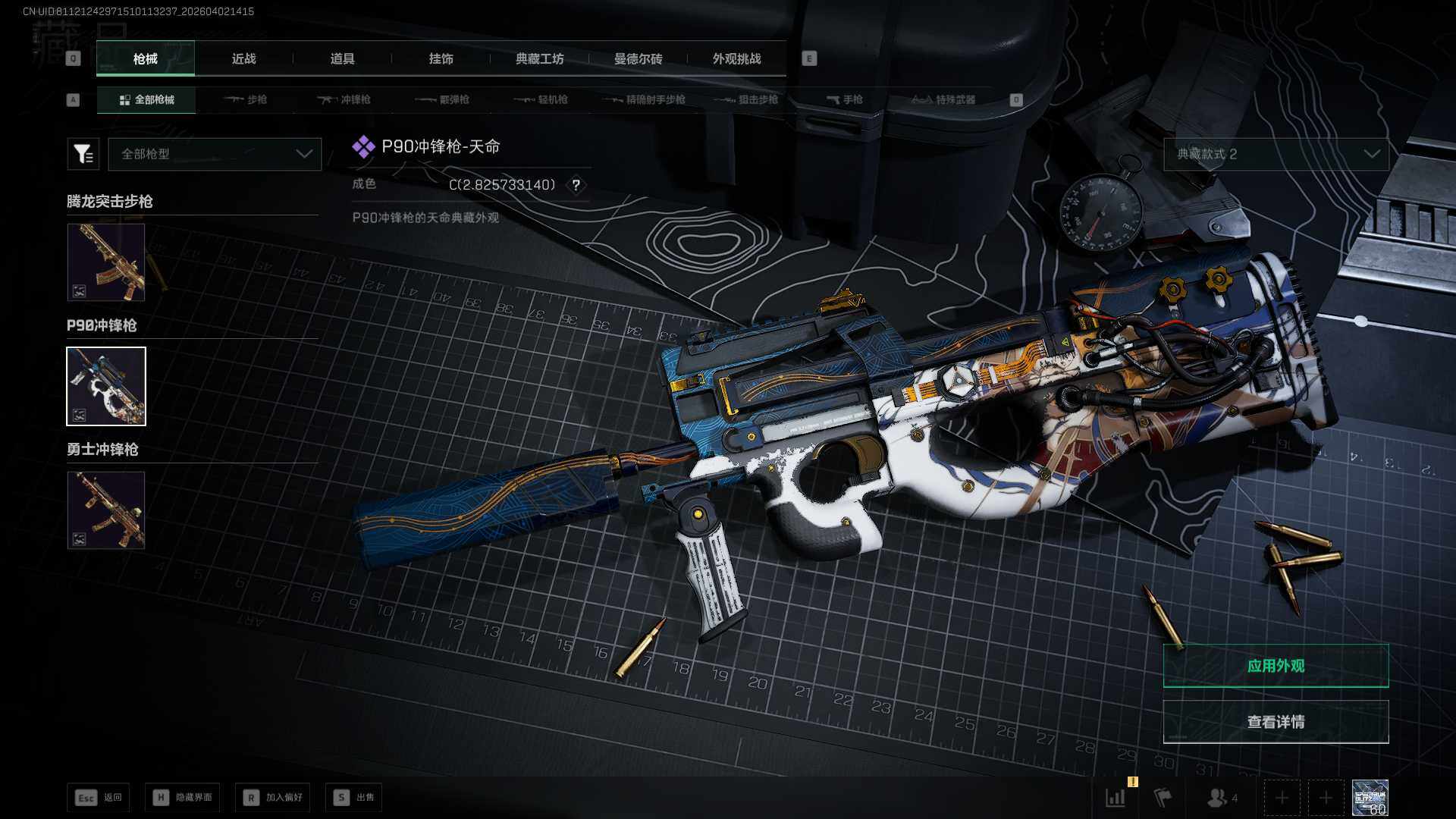Image resolution: width=1456 pixels, height=819 pixels.
Task: Open the 道具 items tab
Action: tap(342, 58)
